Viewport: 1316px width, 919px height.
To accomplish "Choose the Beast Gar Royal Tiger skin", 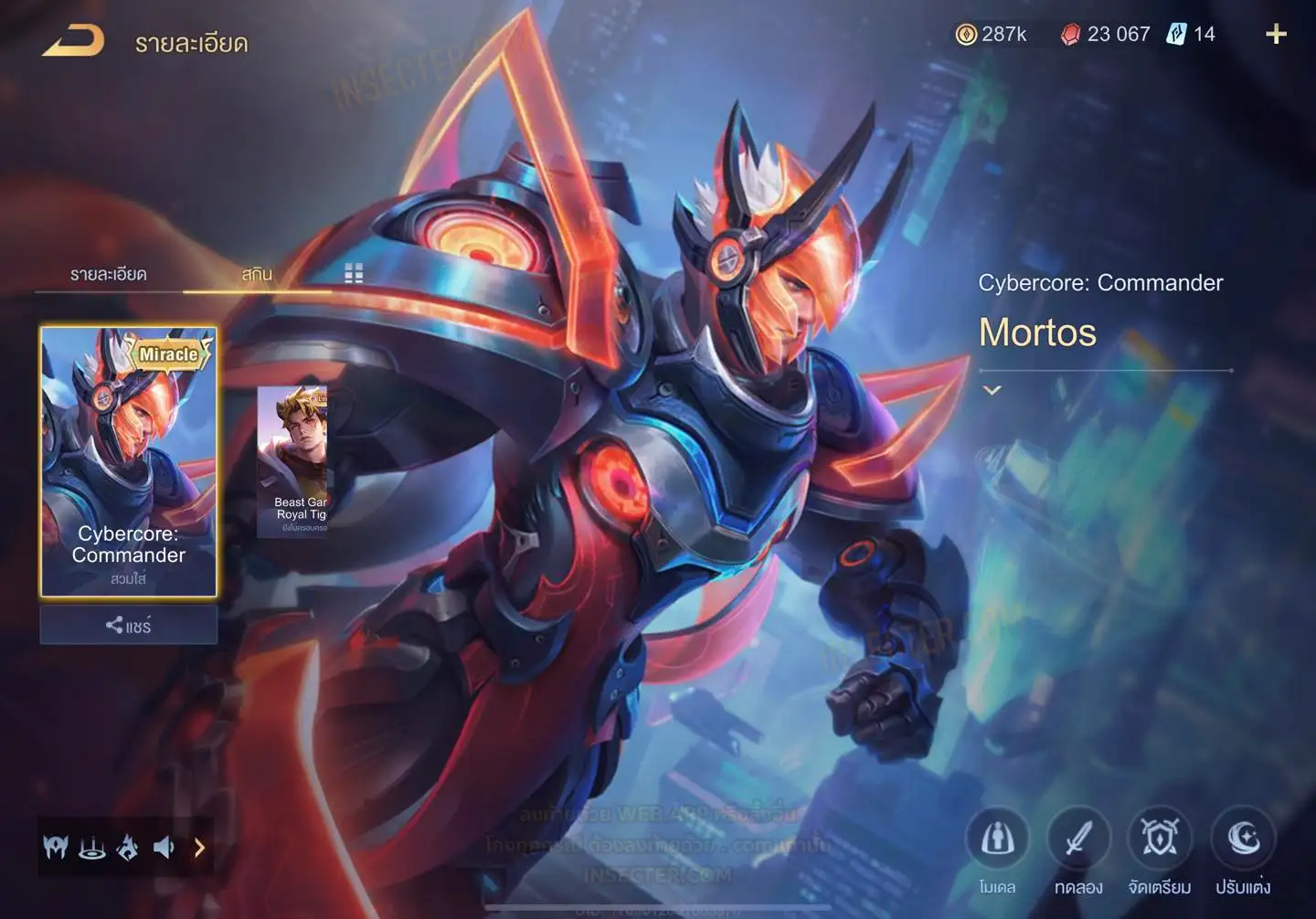I will [292, 461].
